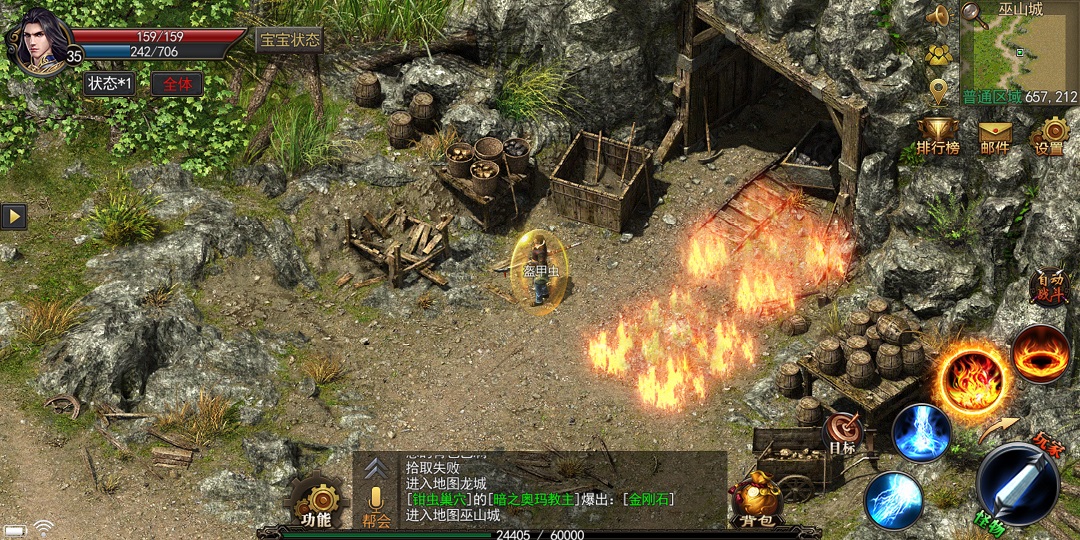The height and width of the screenshot is (540, 1080).
Task: Open the 邮件 mailbox
Action: pyautogui.click(x=995, y=135)
